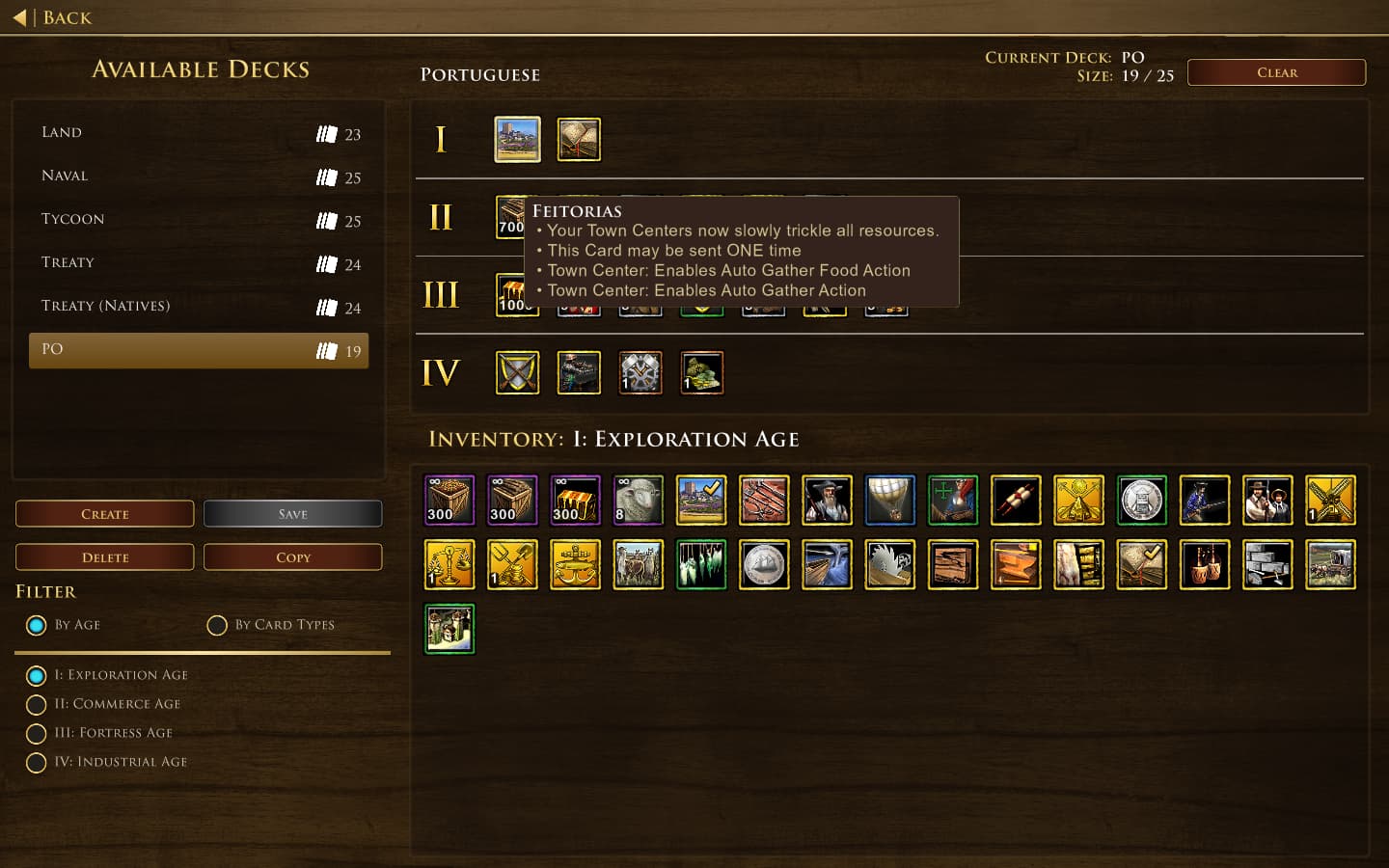The height and width of the screenshot is (868, 1389).
Task: Clear the current deck's cards
Action: (1275, 72)
